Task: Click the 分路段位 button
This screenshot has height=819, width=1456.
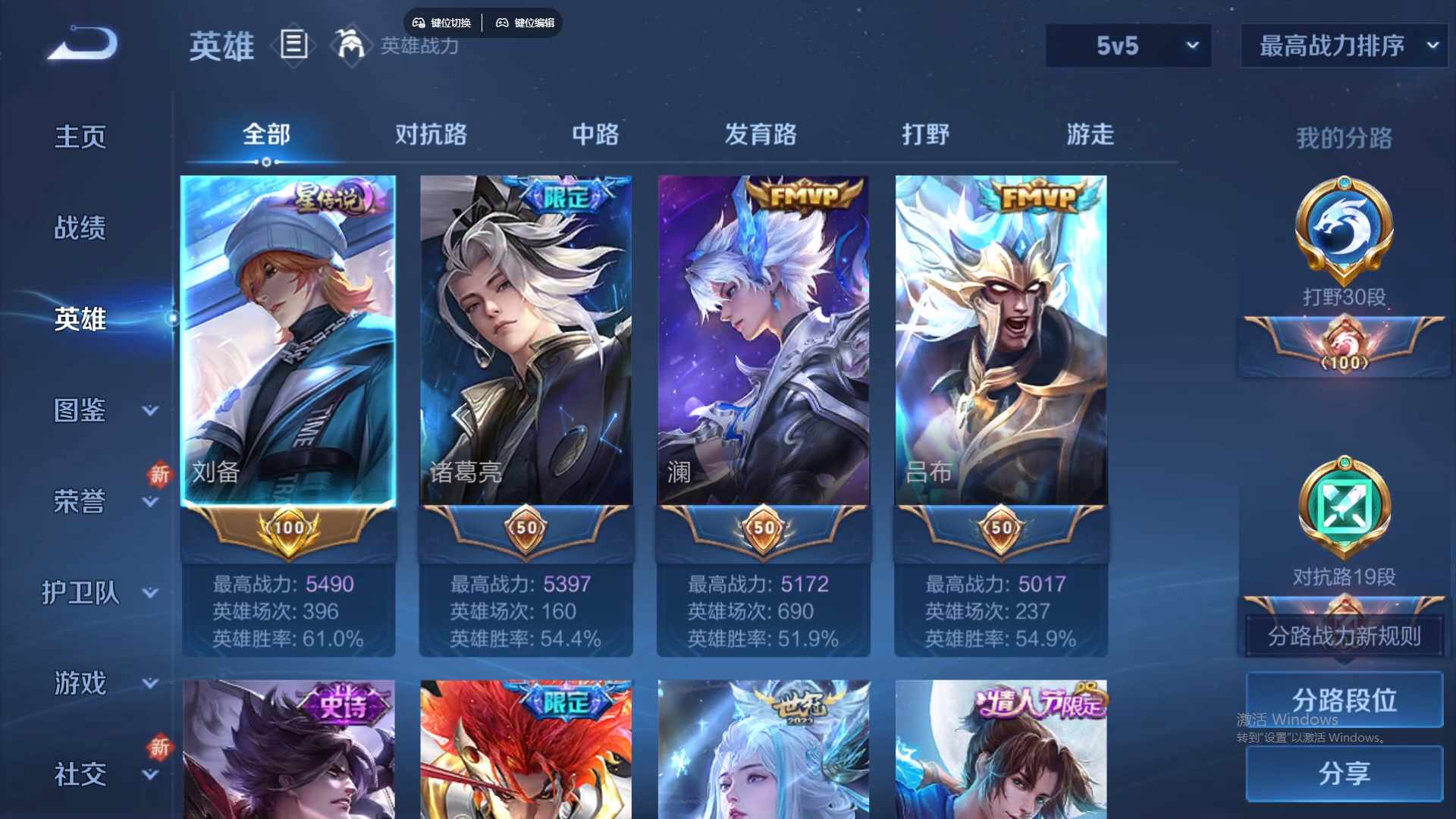Action: pos(1343,699)
